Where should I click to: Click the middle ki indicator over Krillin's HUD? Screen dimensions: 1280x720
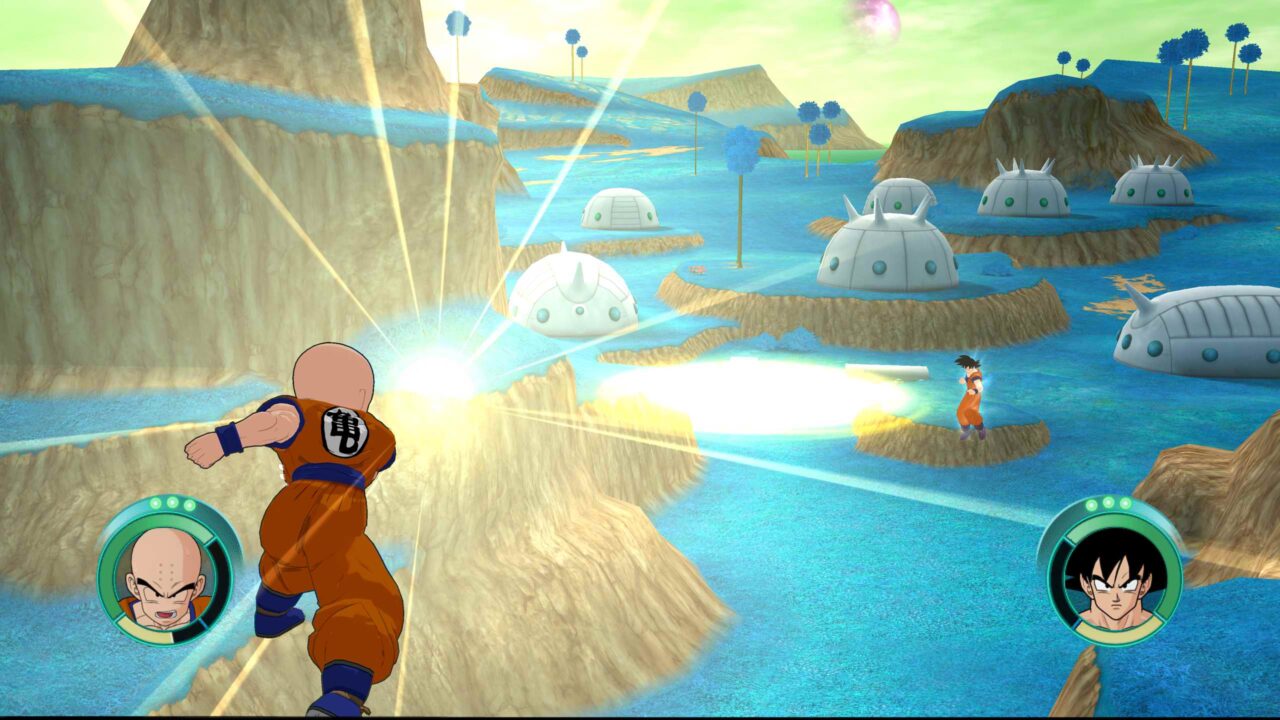[x=172, y=502]
